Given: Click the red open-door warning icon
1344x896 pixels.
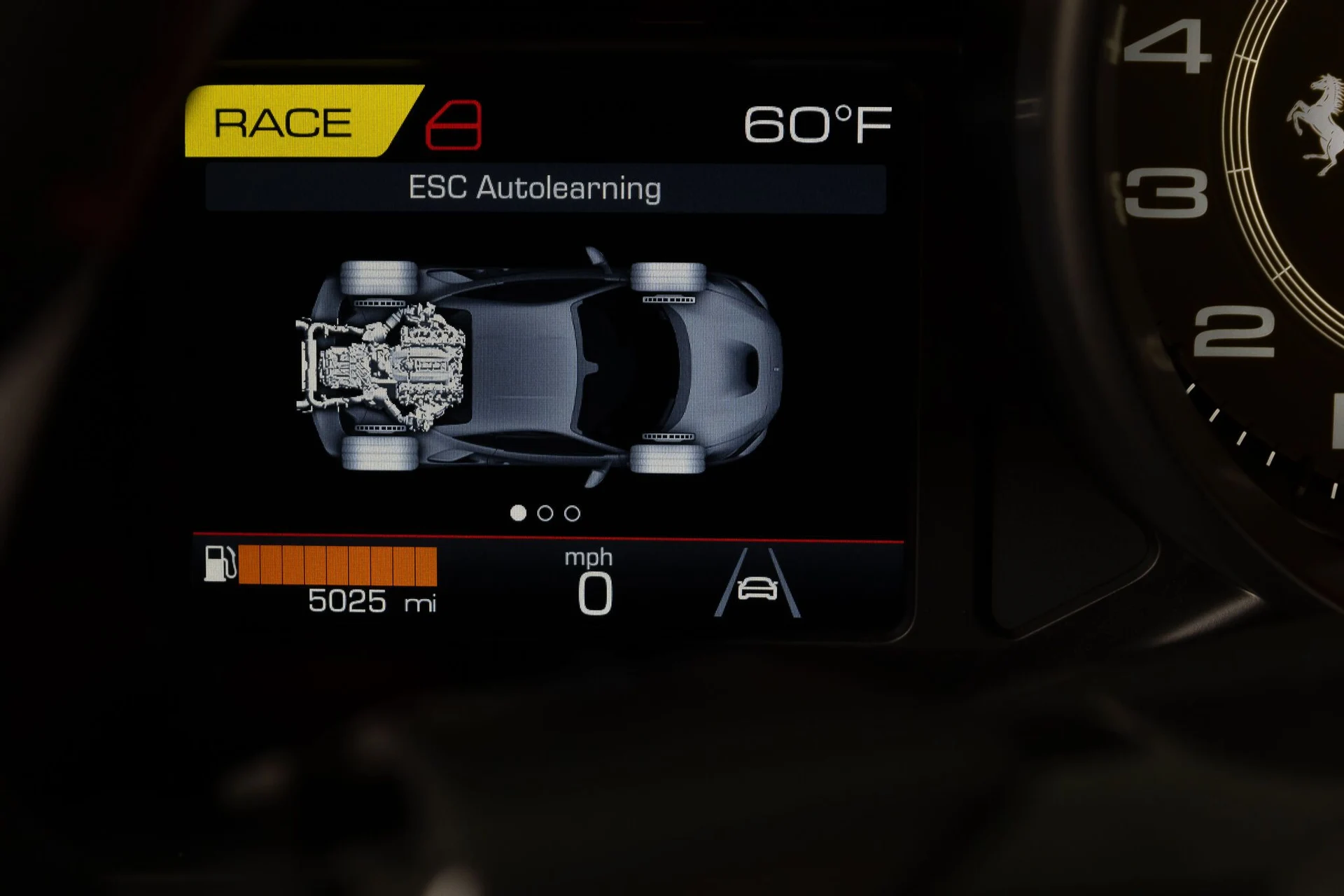Looking at the screenshot, I should coord(454,125).
